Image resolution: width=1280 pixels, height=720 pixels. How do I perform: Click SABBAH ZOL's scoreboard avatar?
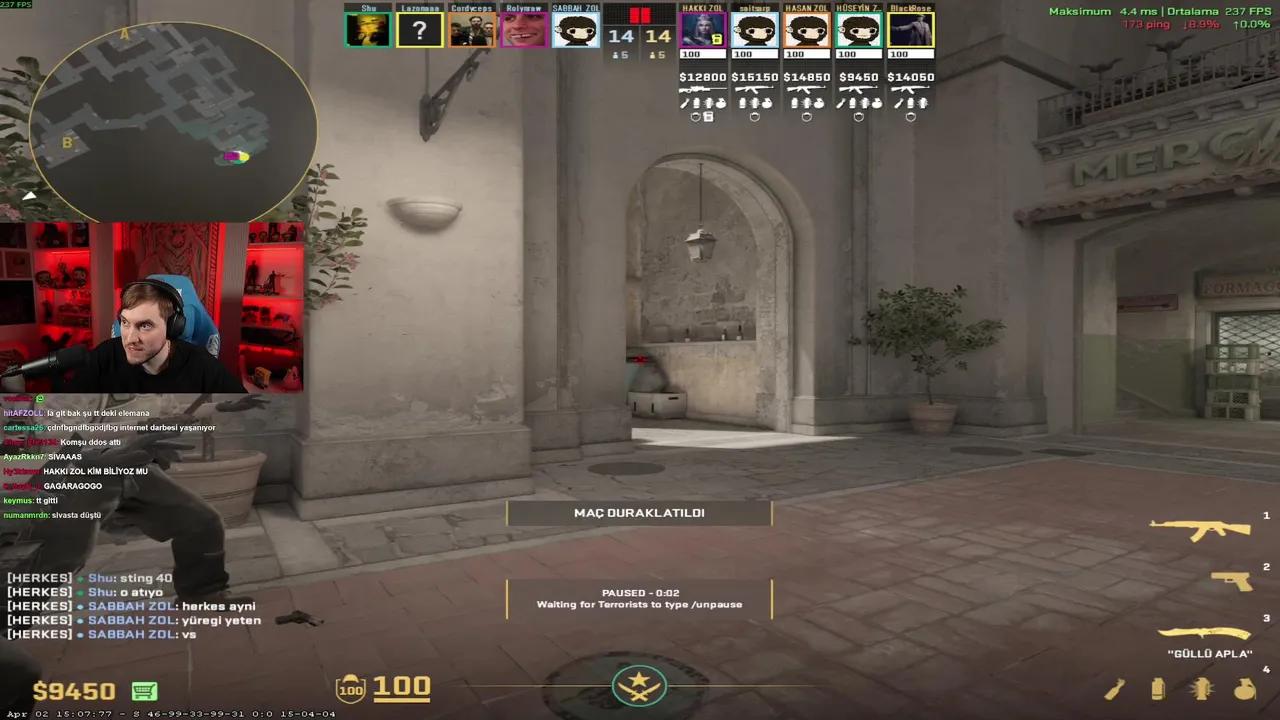[575, 30]
